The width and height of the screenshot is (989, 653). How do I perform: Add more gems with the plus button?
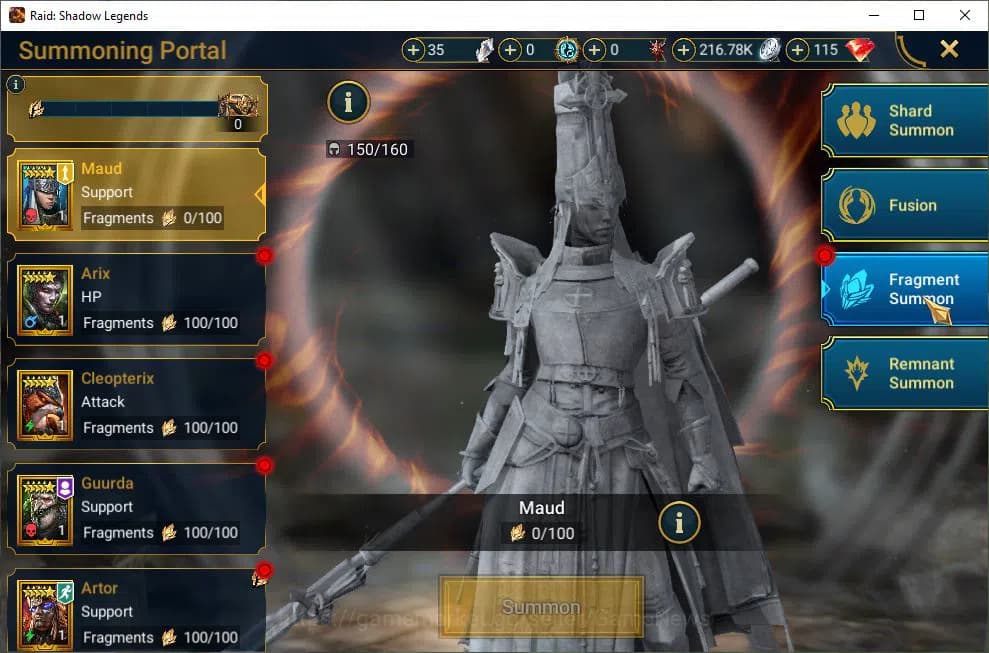click(x=798, y=50)
